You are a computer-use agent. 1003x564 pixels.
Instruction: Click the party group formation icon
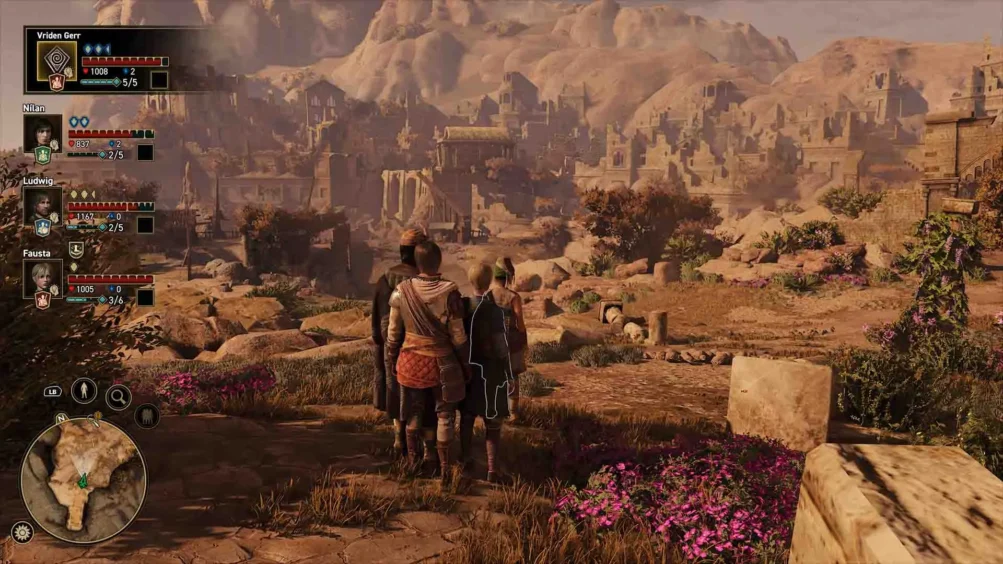pyautogui.click(x=146, y=415)
